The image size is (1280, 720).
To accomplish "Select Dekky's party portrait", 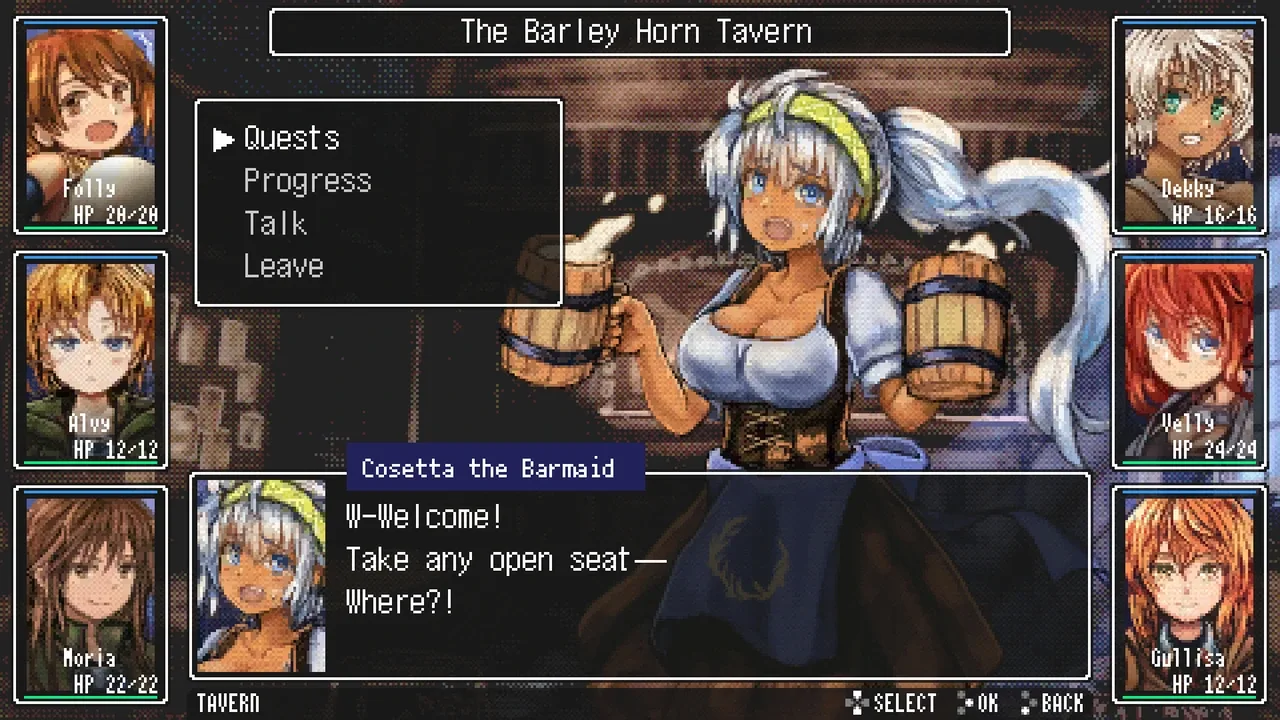I will coord(1188,125).
